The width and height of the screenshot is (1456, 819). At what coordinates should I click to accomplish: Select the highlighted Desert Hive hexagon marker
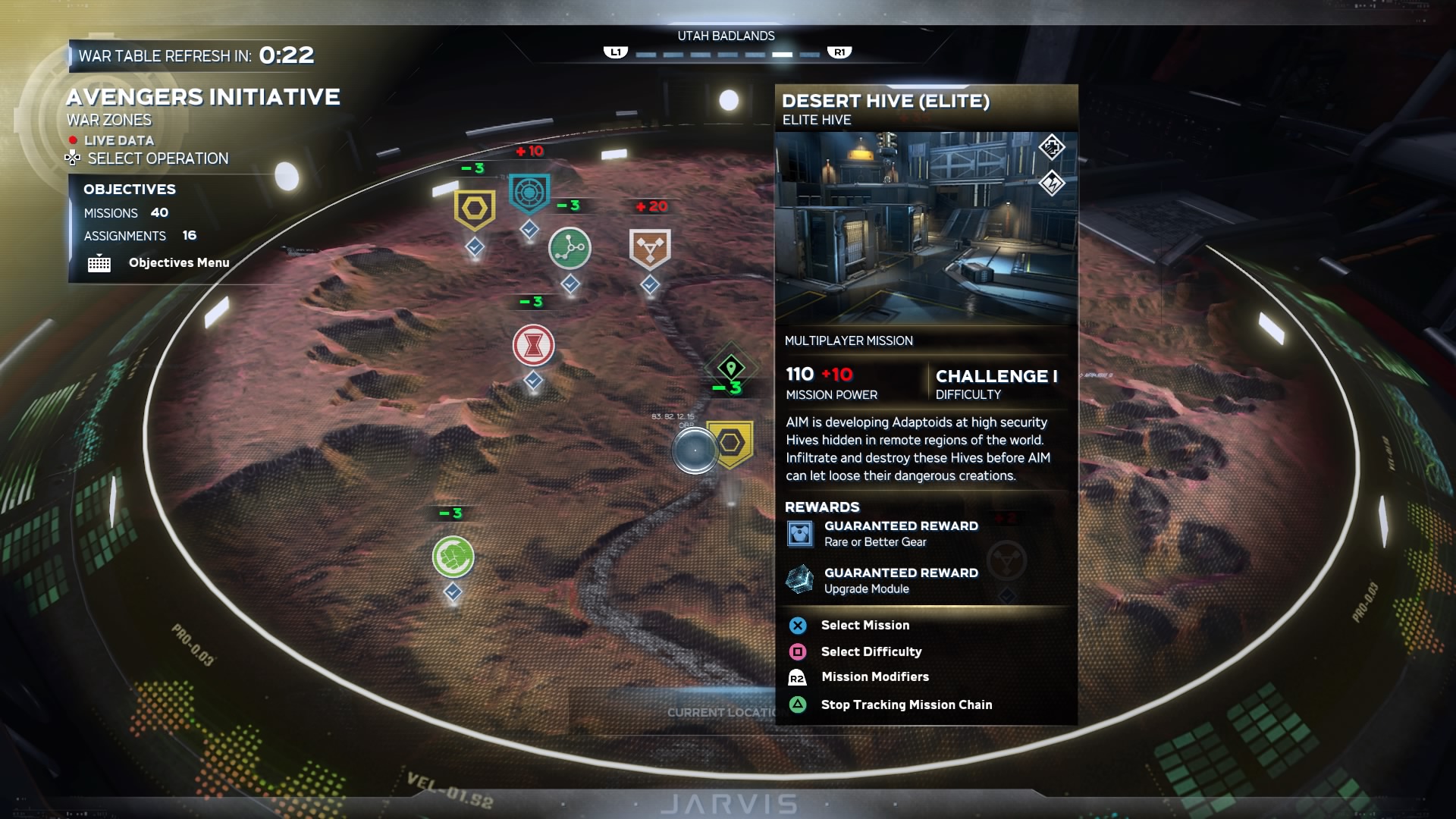click(731, 443)
